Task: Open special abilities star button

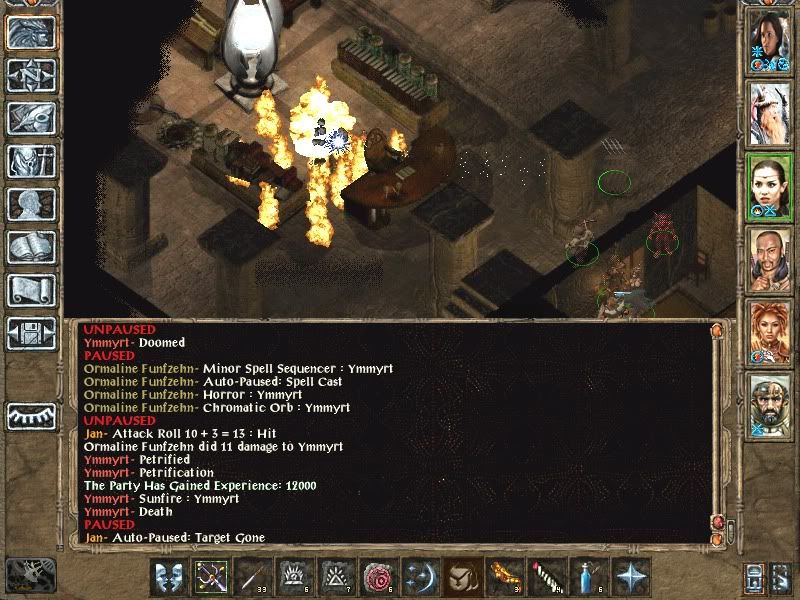Action: pyautogui.click(x=630, y=577)
